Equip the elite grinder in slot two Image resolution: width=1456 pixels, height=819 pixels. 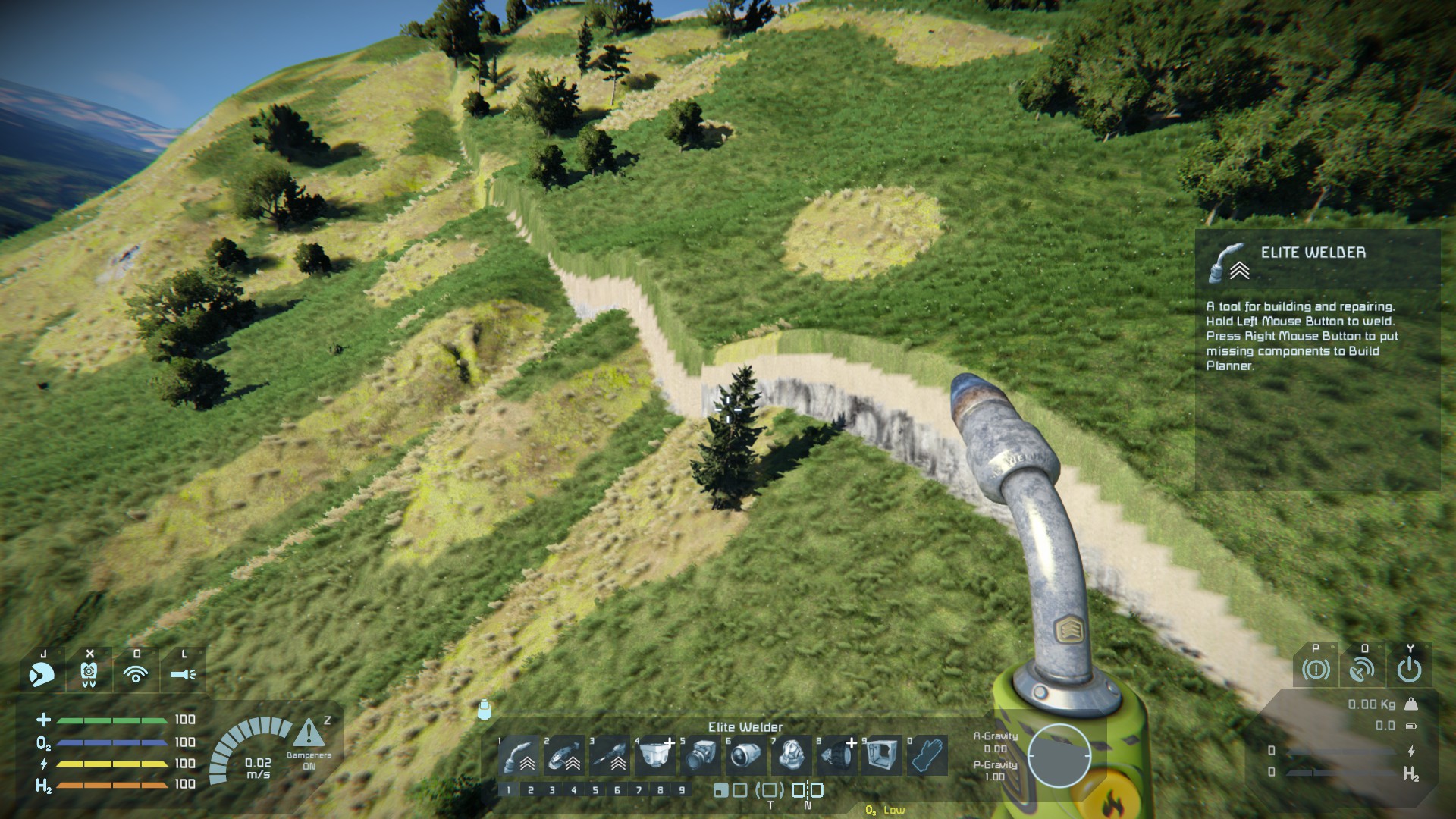pyautogui.click(x=564, y=755)
